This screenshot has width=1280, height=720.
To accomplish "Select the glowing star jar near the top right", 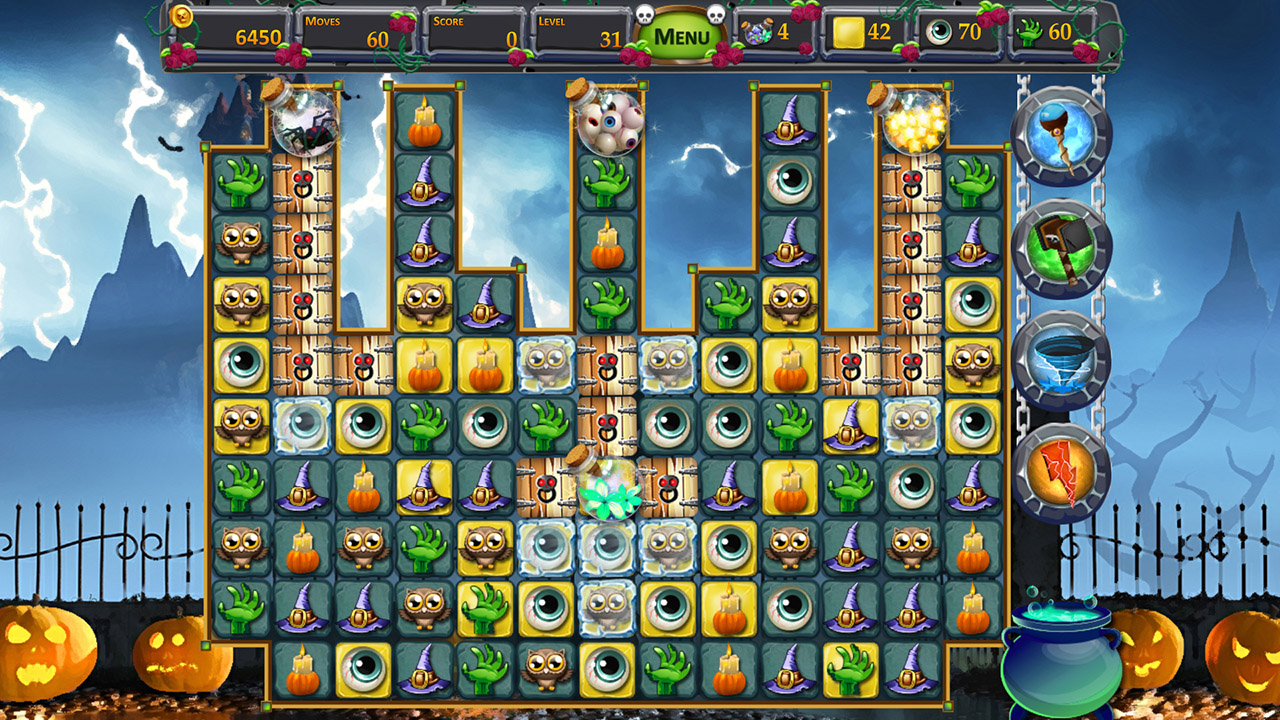I will (913, 122).
